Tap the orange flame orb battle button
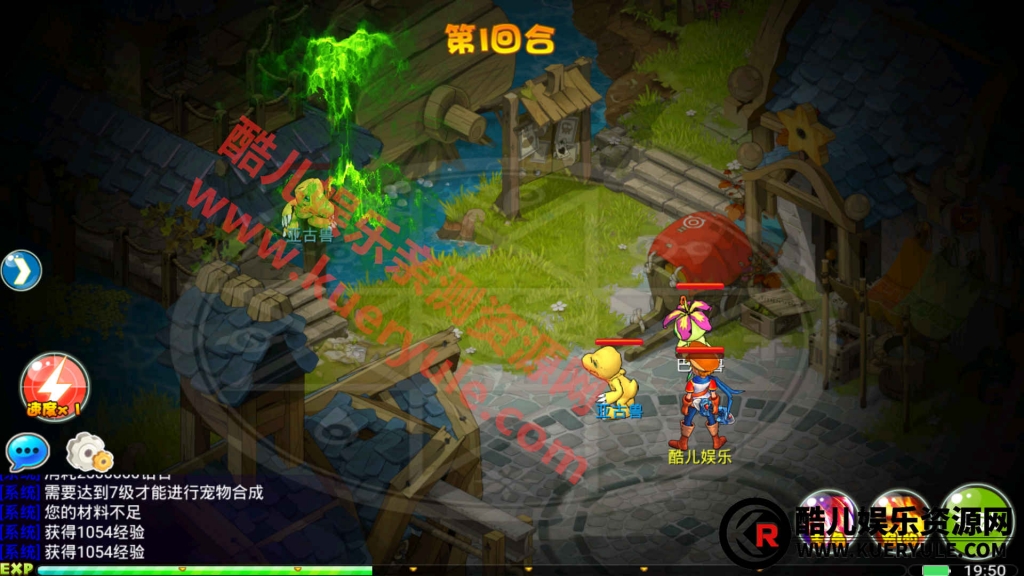1024x576 pixels. point(899,517)
